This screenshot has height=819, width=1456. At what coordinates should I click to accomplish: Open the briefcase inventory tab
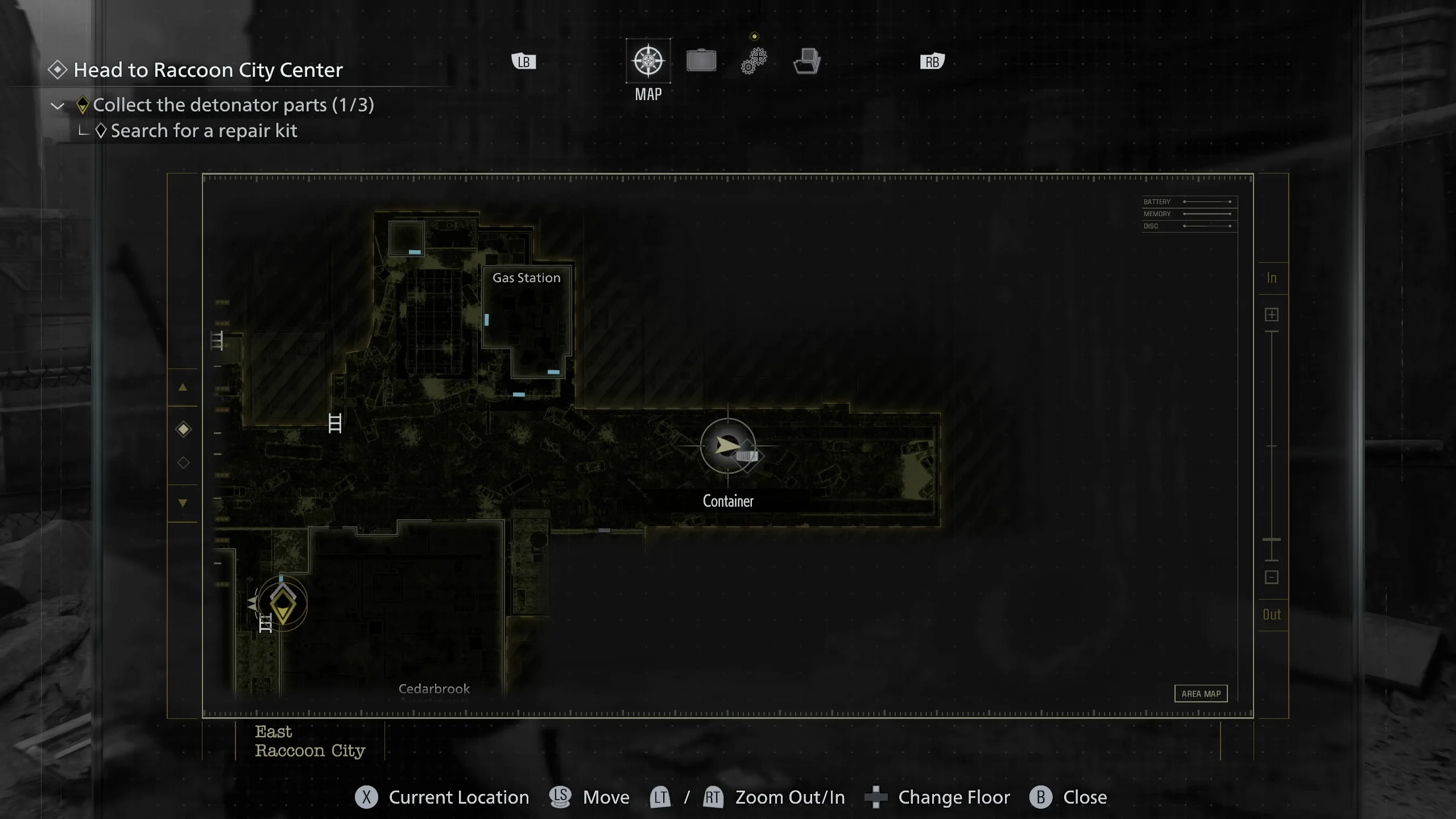click(x=701, y=61)
